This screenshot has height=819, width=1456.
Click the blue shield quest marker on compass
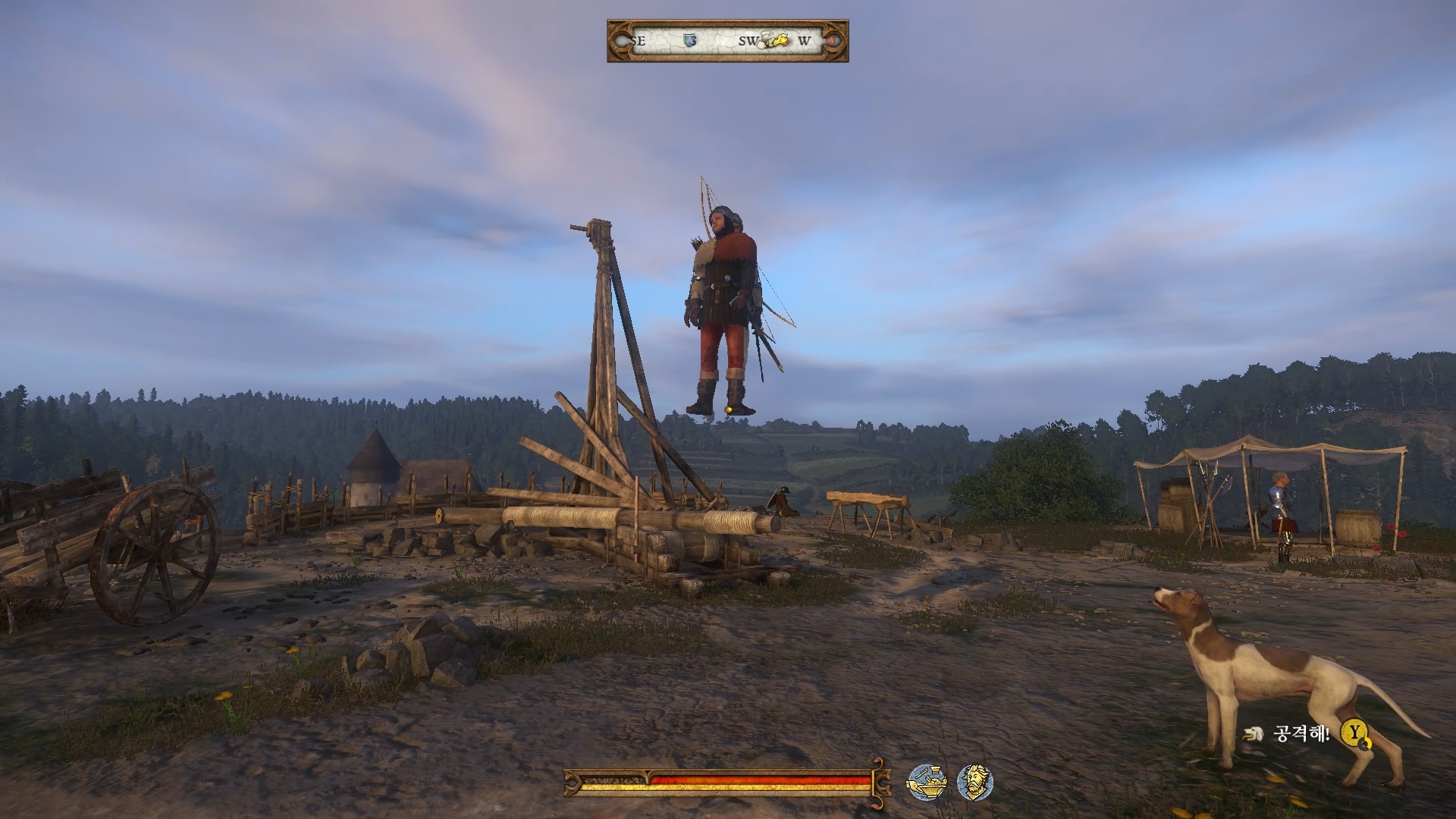(689, 40)
